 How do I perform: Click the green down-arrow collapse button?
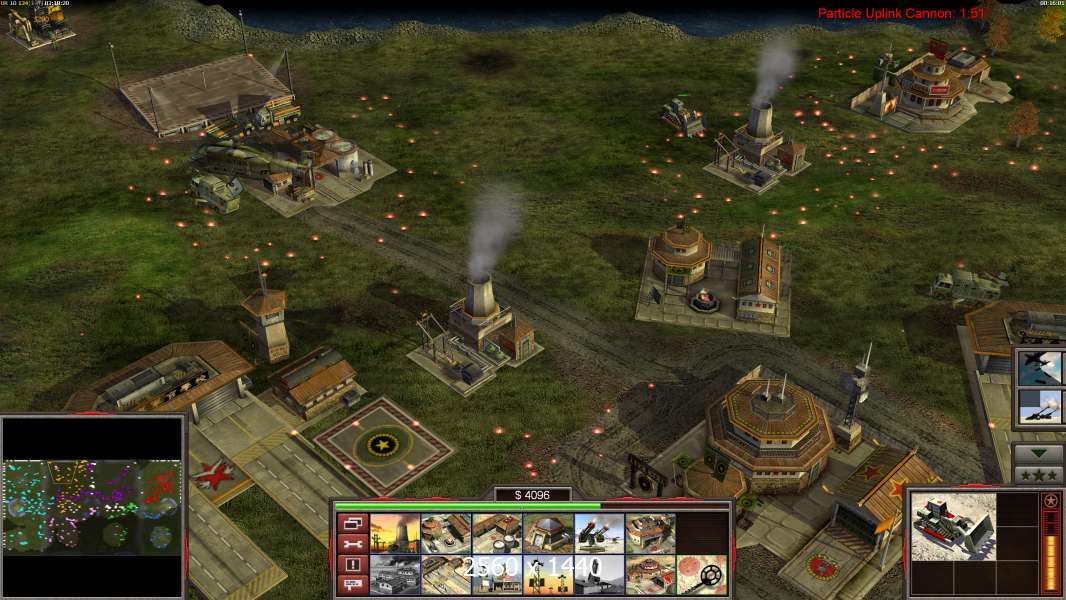point(1038,453)
